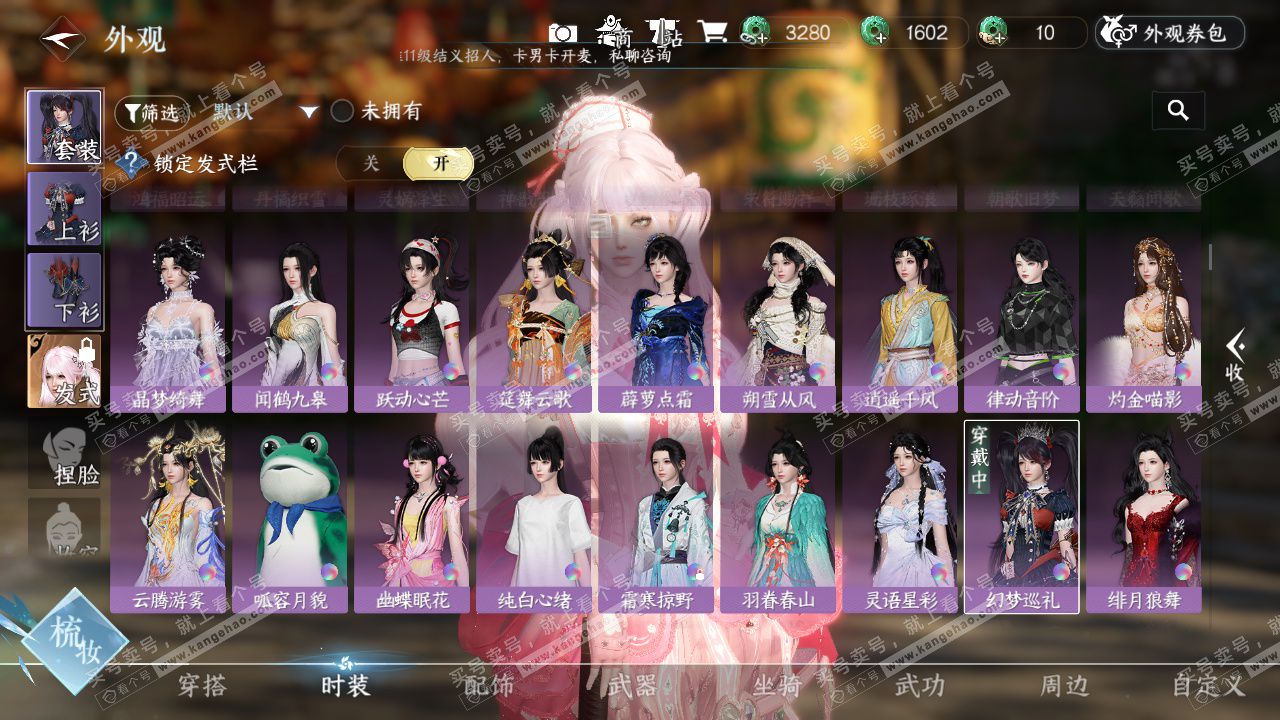The width and height of the screenshot is (1280, 720).
Task: Choose the 呱容月貌 frog outfit
Action: coord(290,515)
